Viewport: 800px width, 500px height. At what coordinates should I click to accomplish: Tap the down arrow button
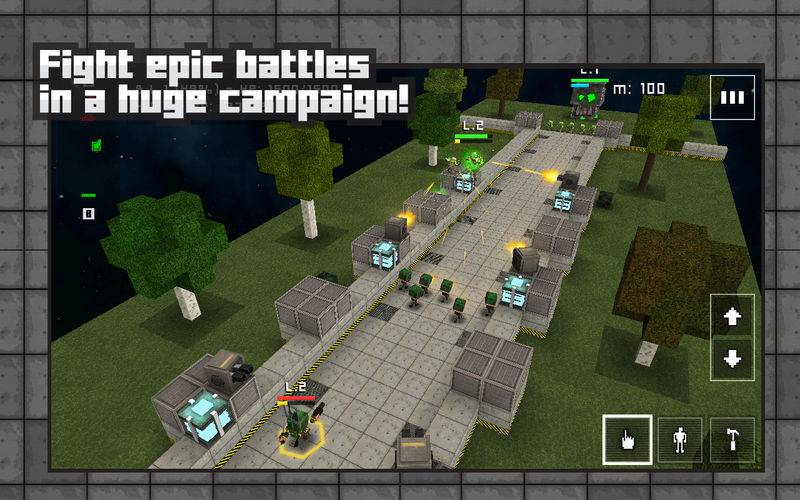[732, 359]
